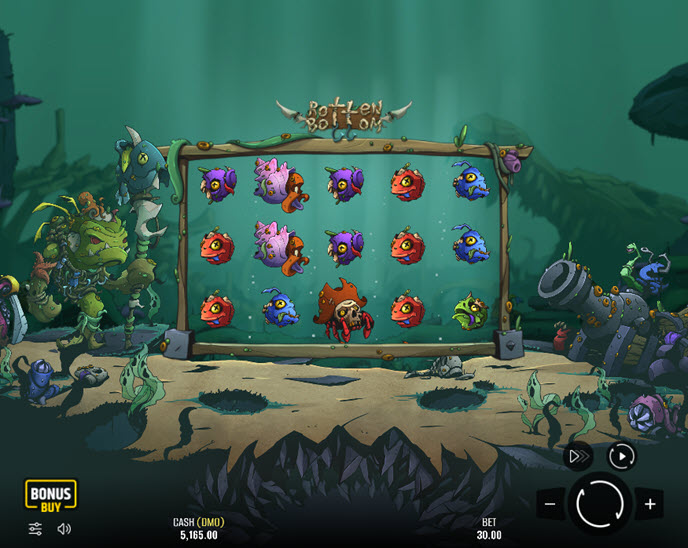The height and width of the screenshot is (548, 688).
Task: Open the Bonus Buy menu
Action: (x=50, y=495)
